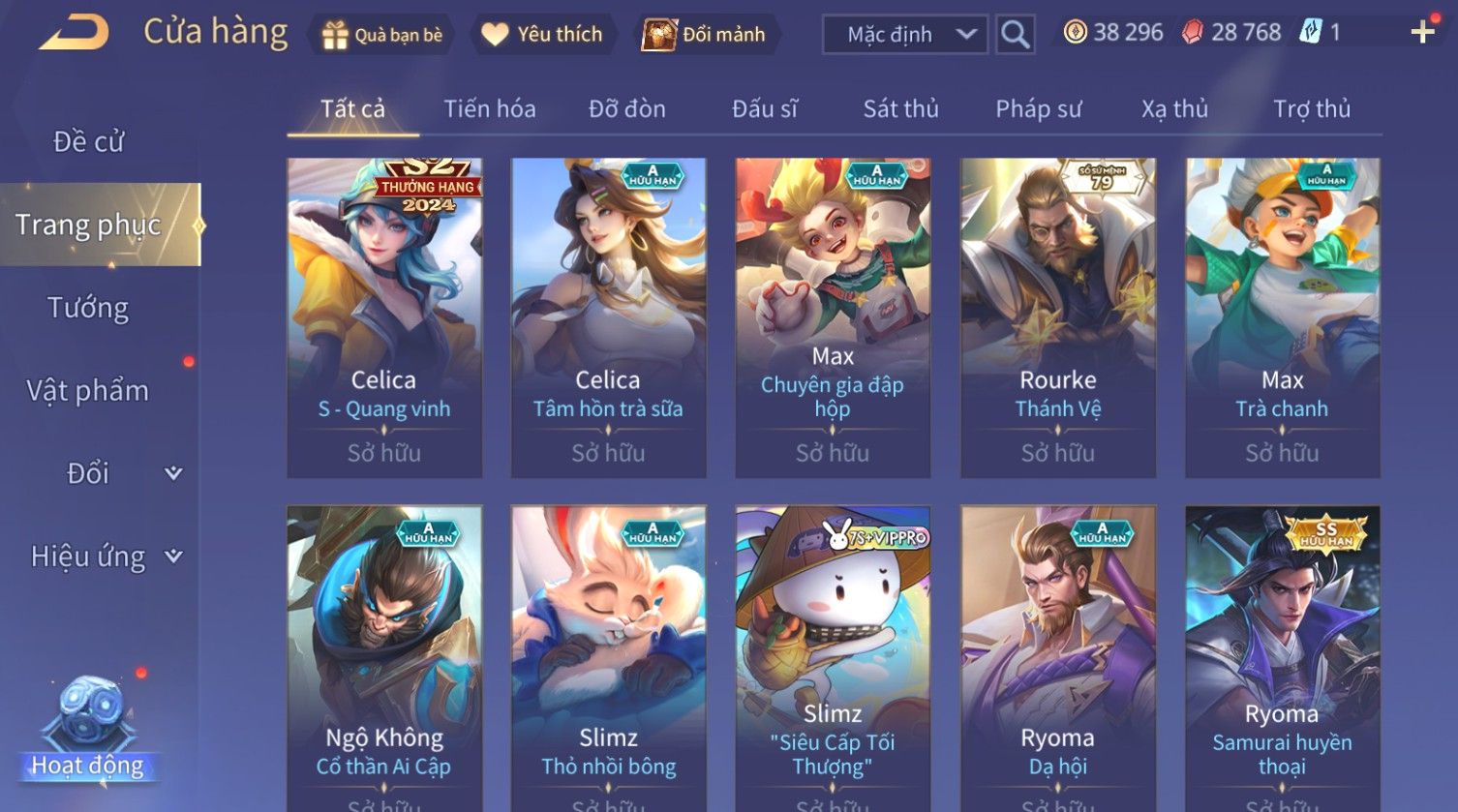Expand the Mặc định sort dropdown
Screen dimensions: 1458x812
click(905, 35)
